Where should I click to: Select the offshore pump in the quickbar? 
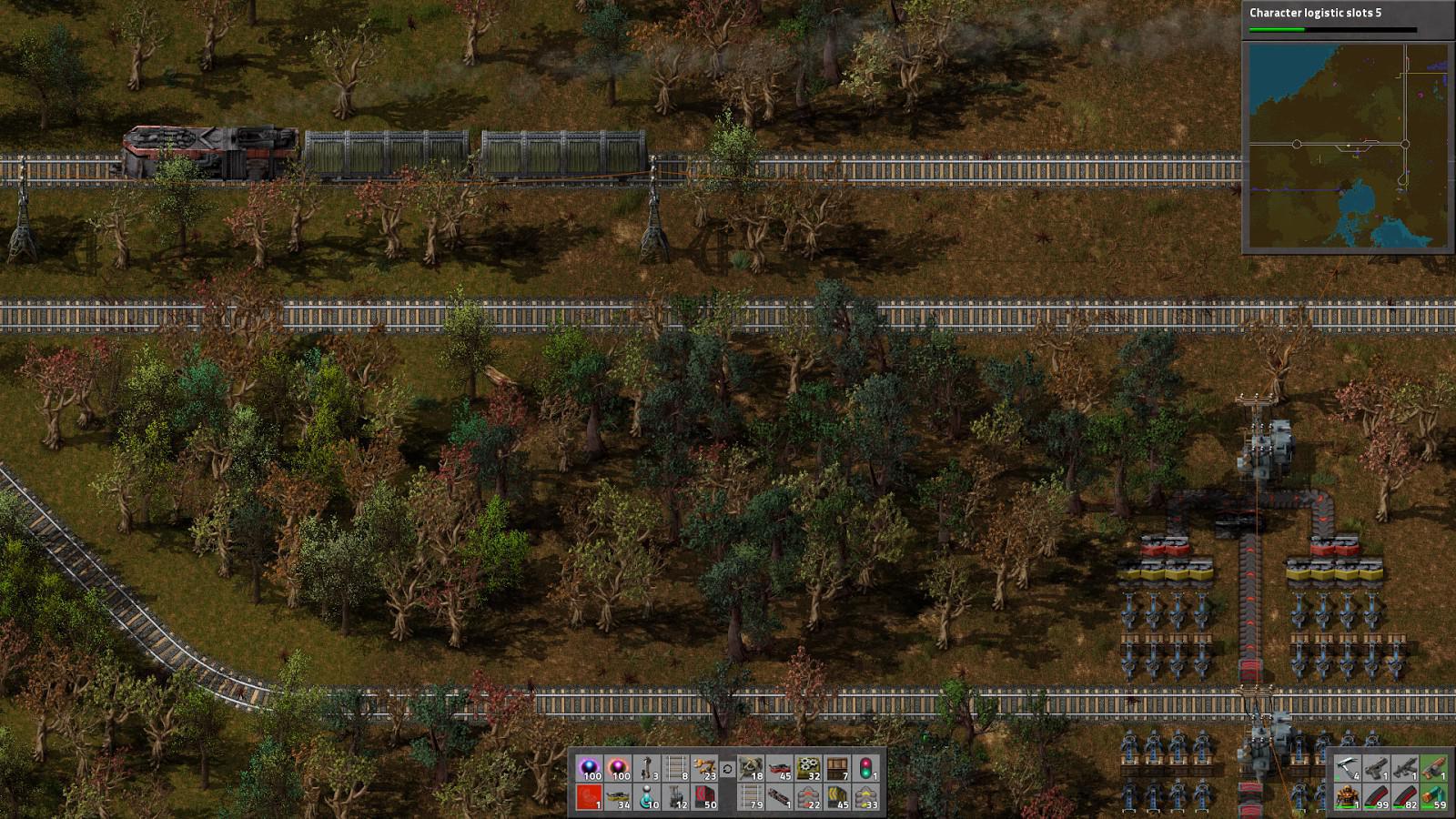coord(646,797)
